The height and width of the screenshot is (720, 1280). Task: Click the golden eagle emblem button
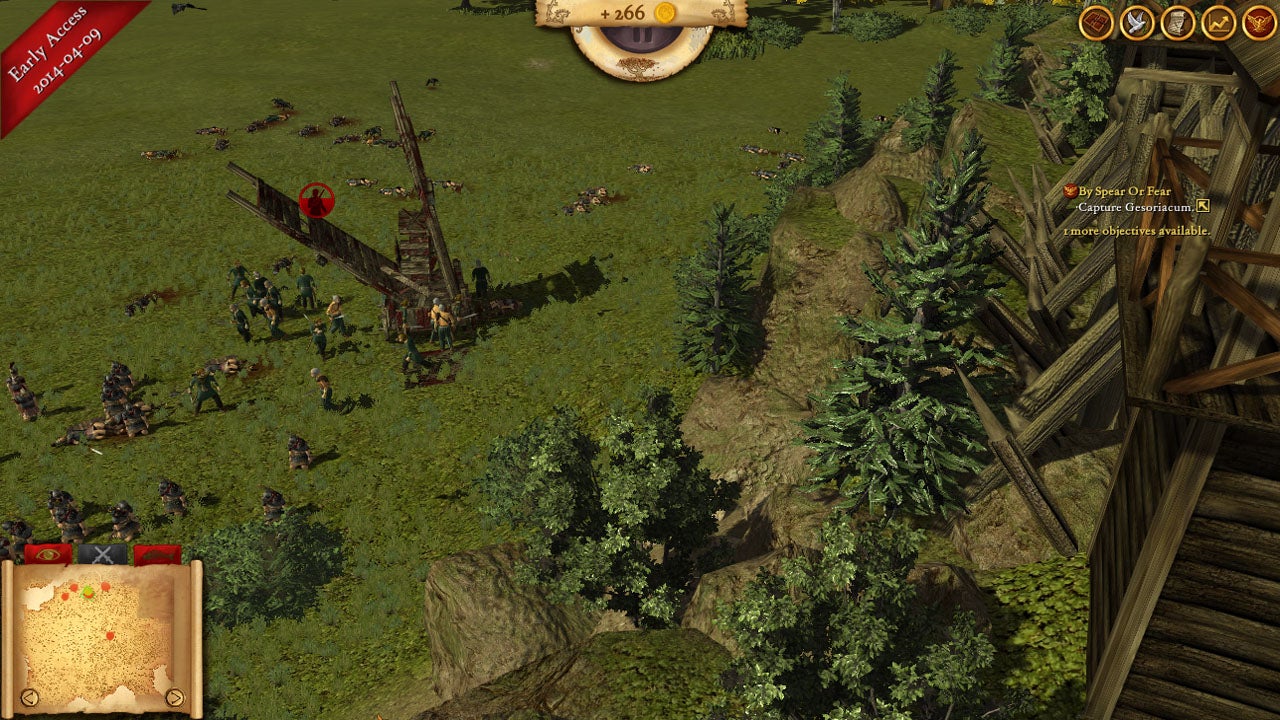(1259, 23)
